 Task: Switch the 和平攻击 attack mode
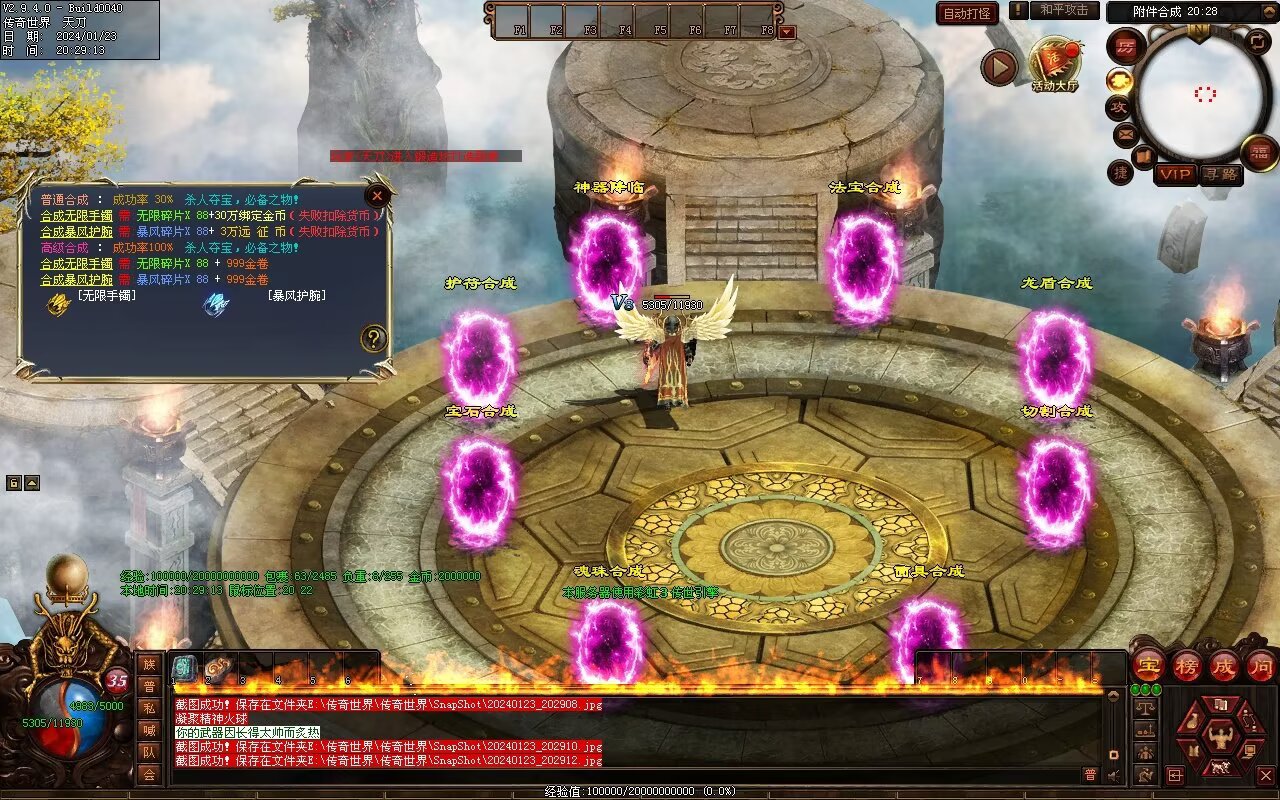point(1063,10)
